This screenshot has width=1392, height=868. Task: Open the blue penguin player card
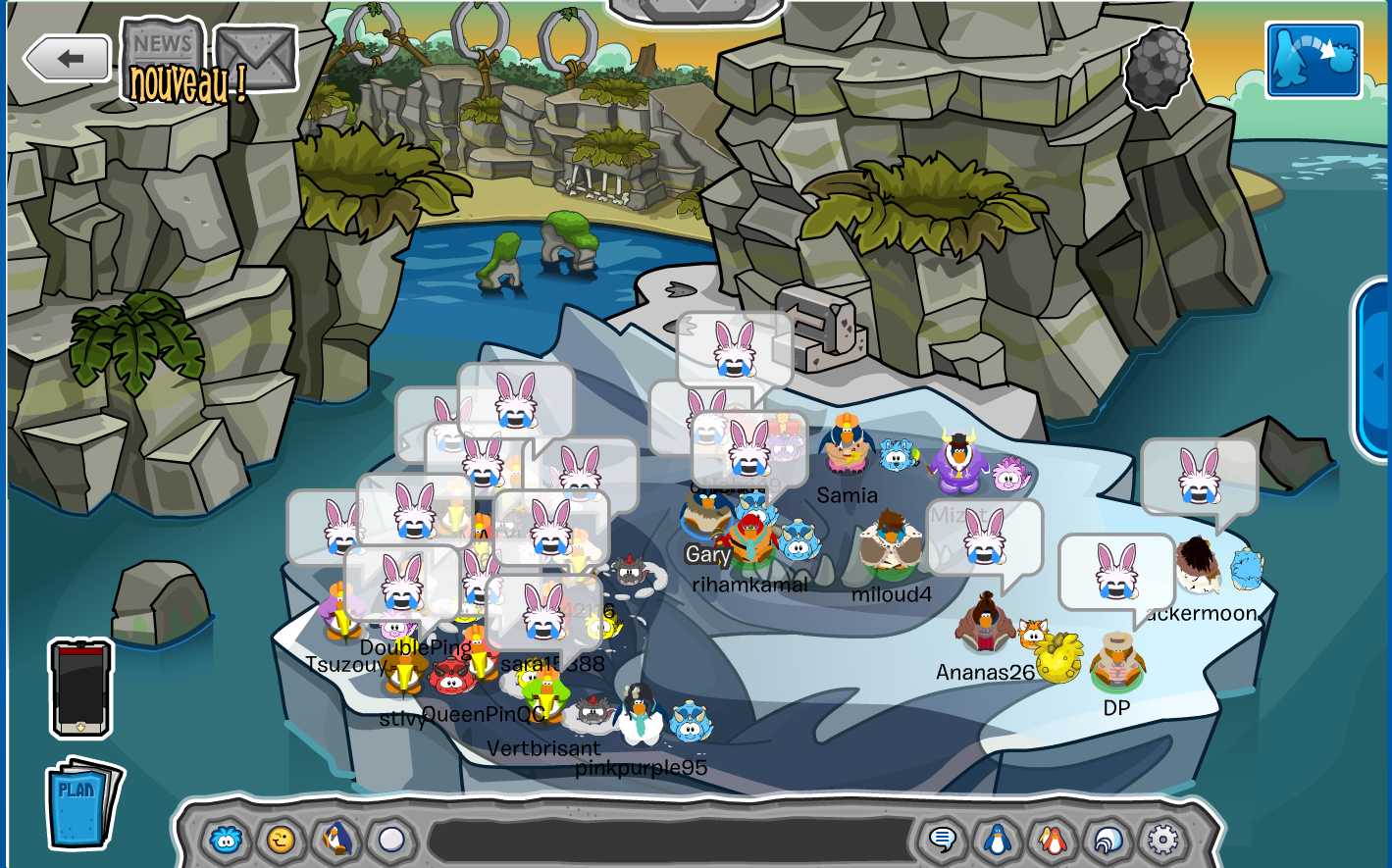coord(998,841)
